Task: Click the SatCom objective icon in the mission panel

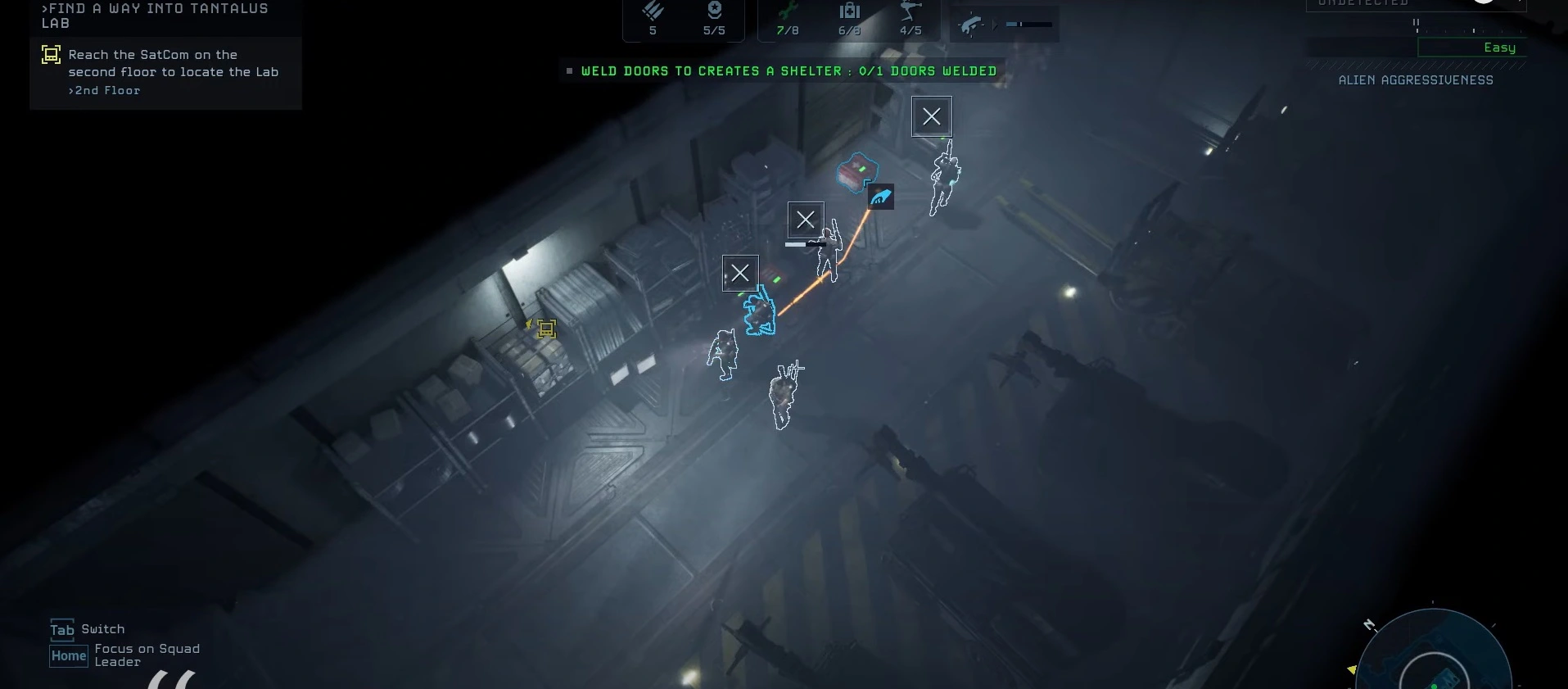Action: (51, 54)
